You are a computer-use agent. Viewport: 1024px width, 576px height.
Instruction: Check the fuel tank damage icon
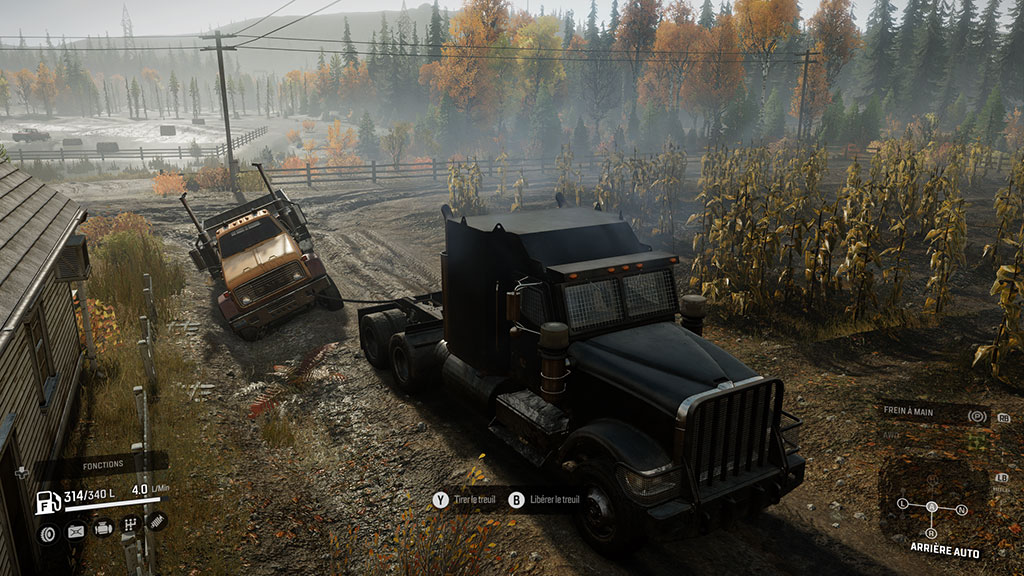(75, 532)
